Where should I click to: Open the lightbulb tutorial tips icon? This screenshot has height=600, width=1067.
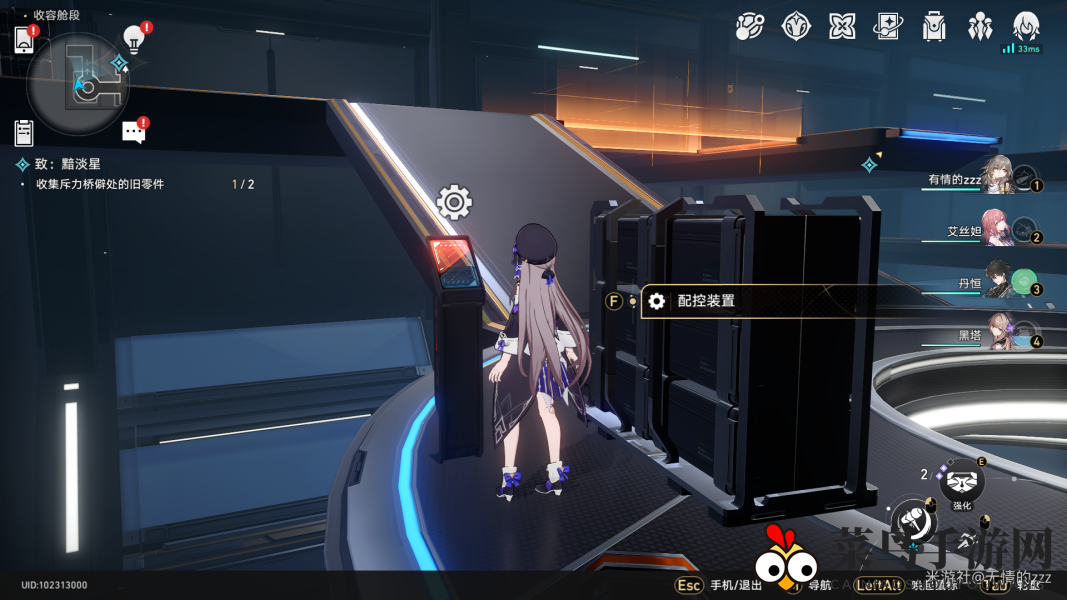click(133, 40)
